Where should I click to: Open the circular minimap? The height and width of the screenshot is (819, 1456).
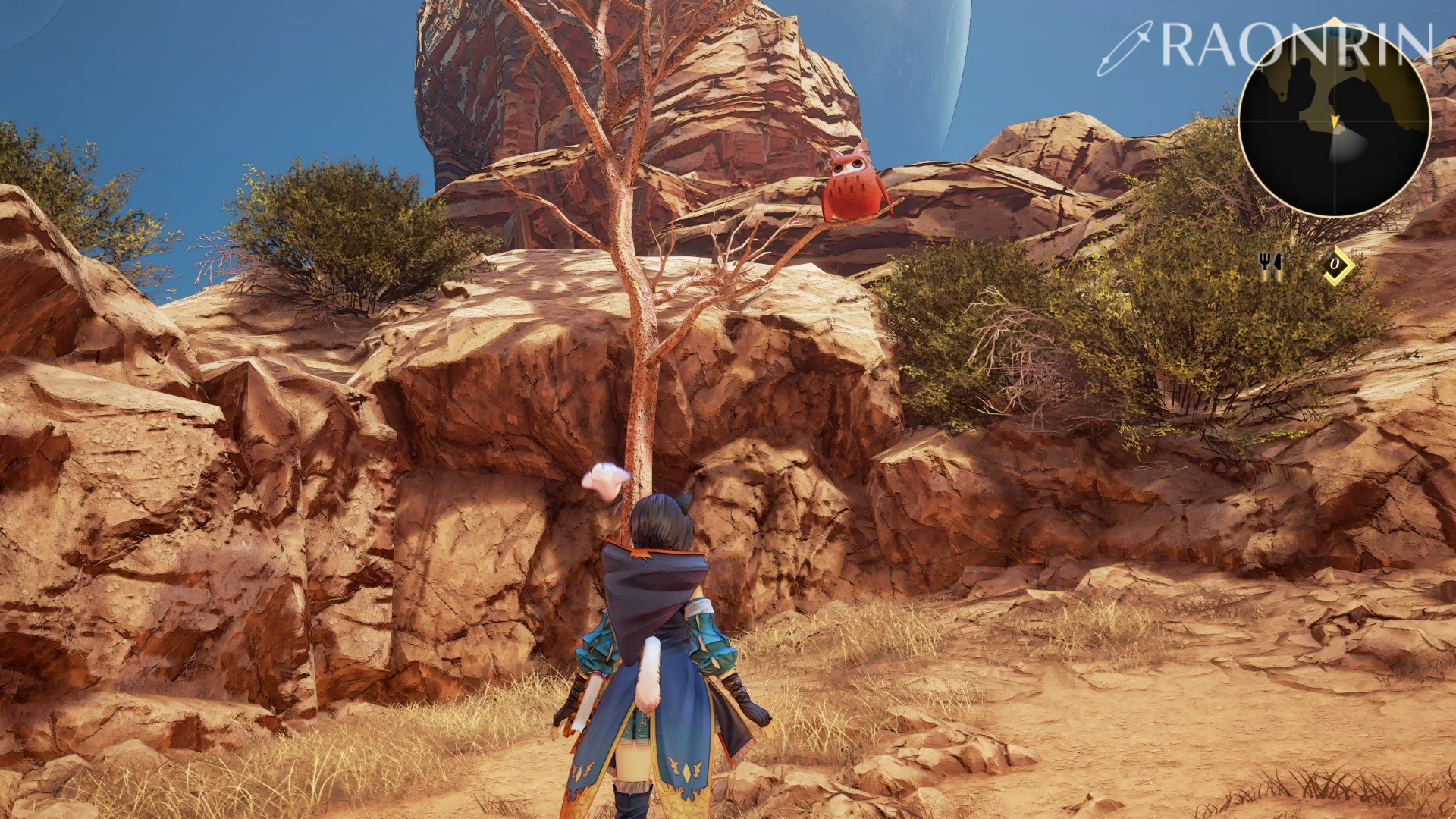(x=1334, y=122)
